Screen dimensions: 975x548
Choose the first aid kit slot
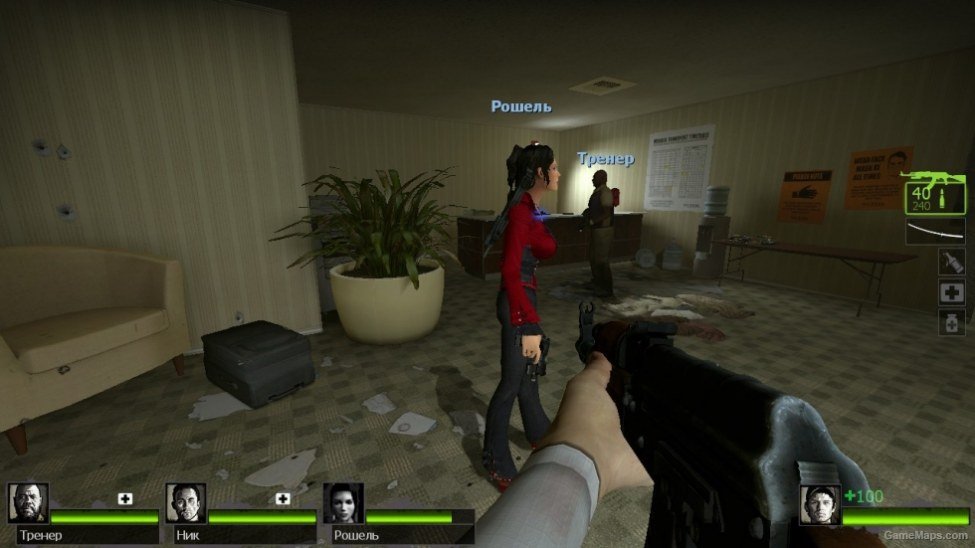(x=951, y=292)
